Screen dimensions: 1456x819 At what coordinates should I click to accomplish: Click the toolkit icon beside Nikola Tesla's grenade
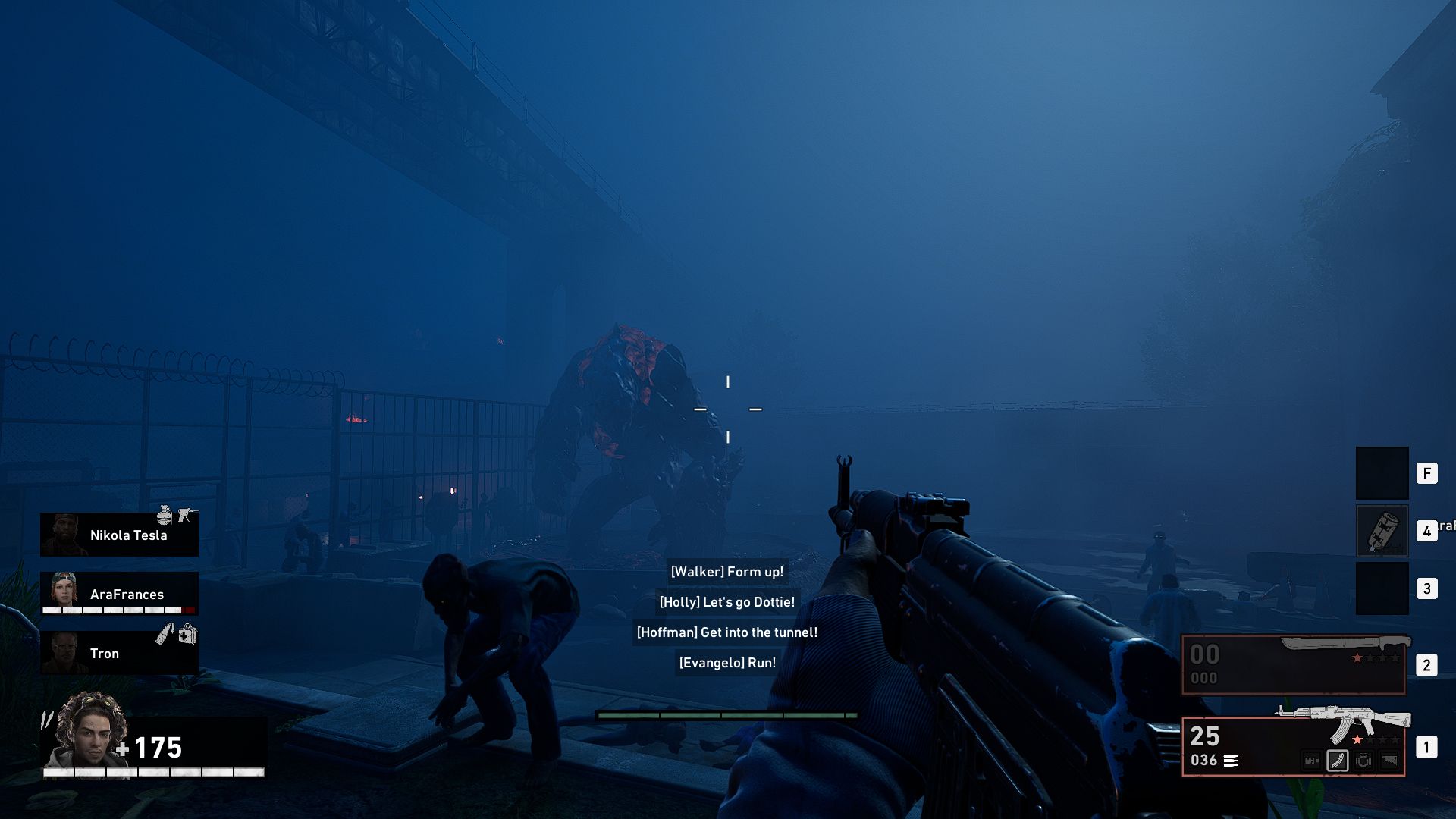click(184, 516)
